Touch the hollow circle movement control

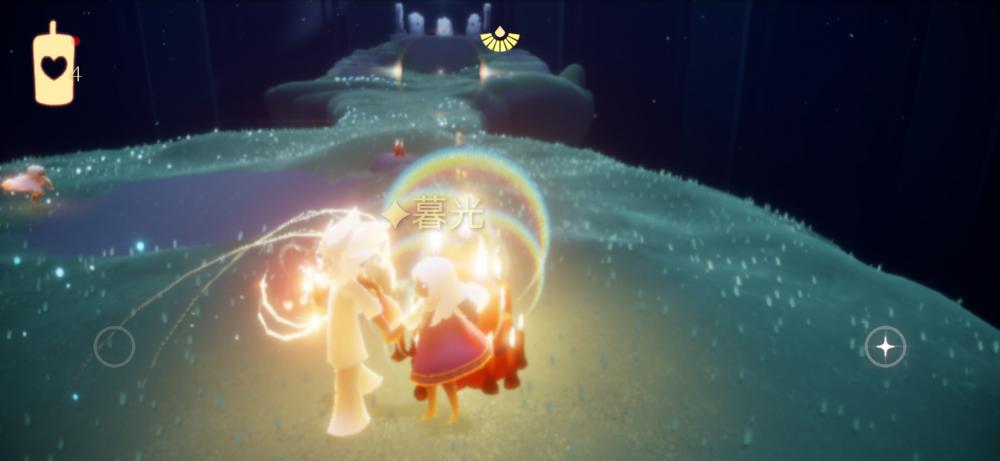click(114, 347)
